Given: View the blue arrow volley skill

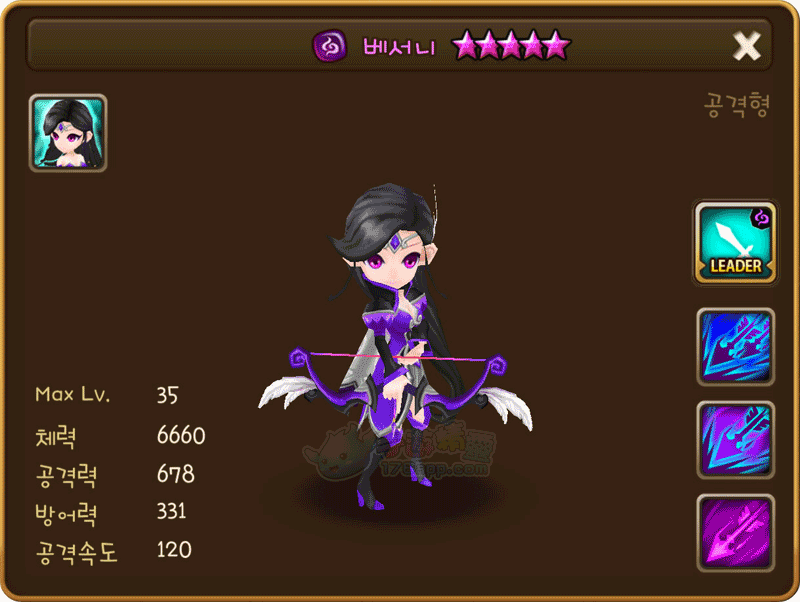Looking at the screenshot, I should (735, 347).
